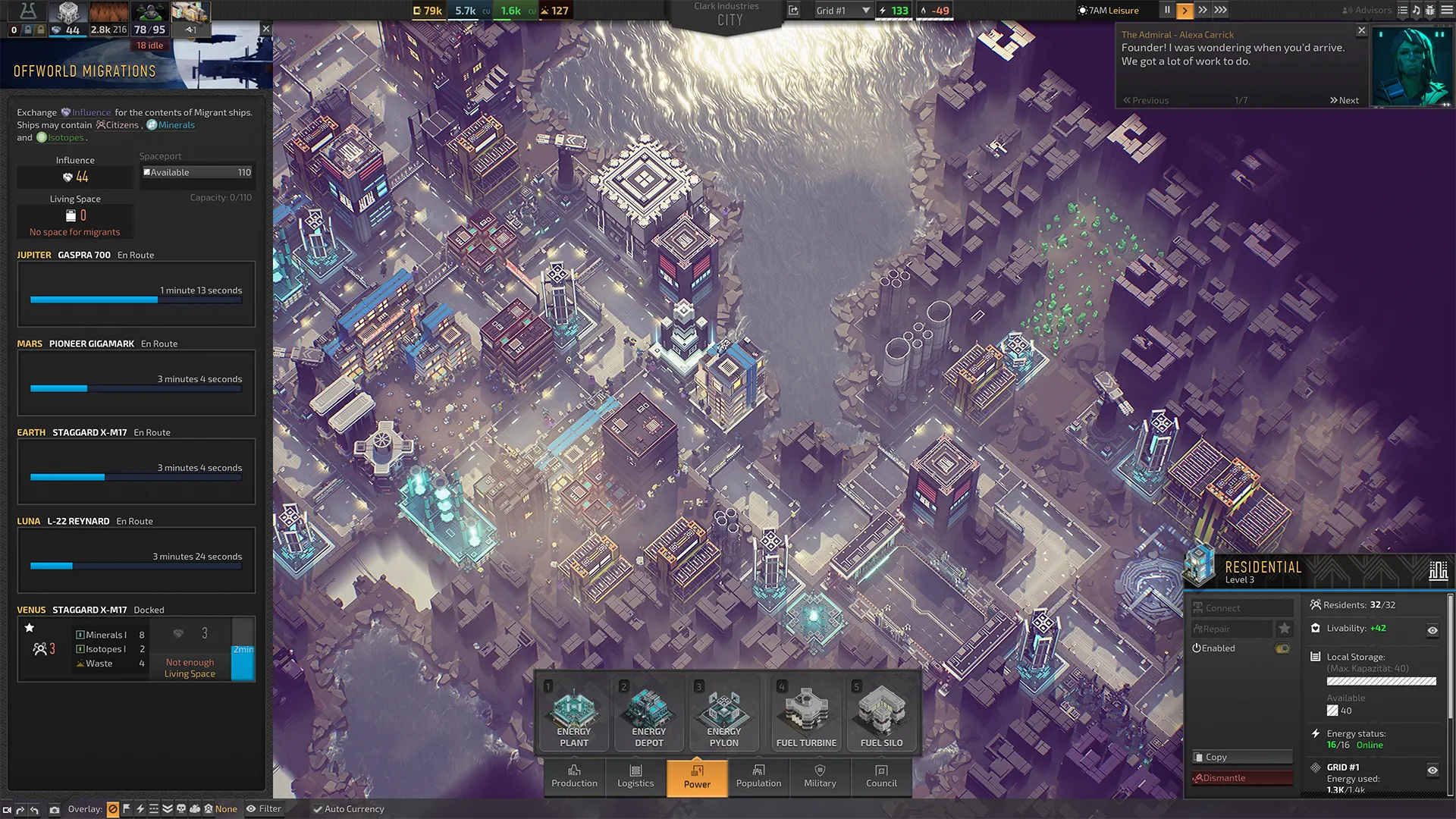Switch to the Production tab
Image resolution: width=1456 pixels, height=819 pixels.
point(574,777)
